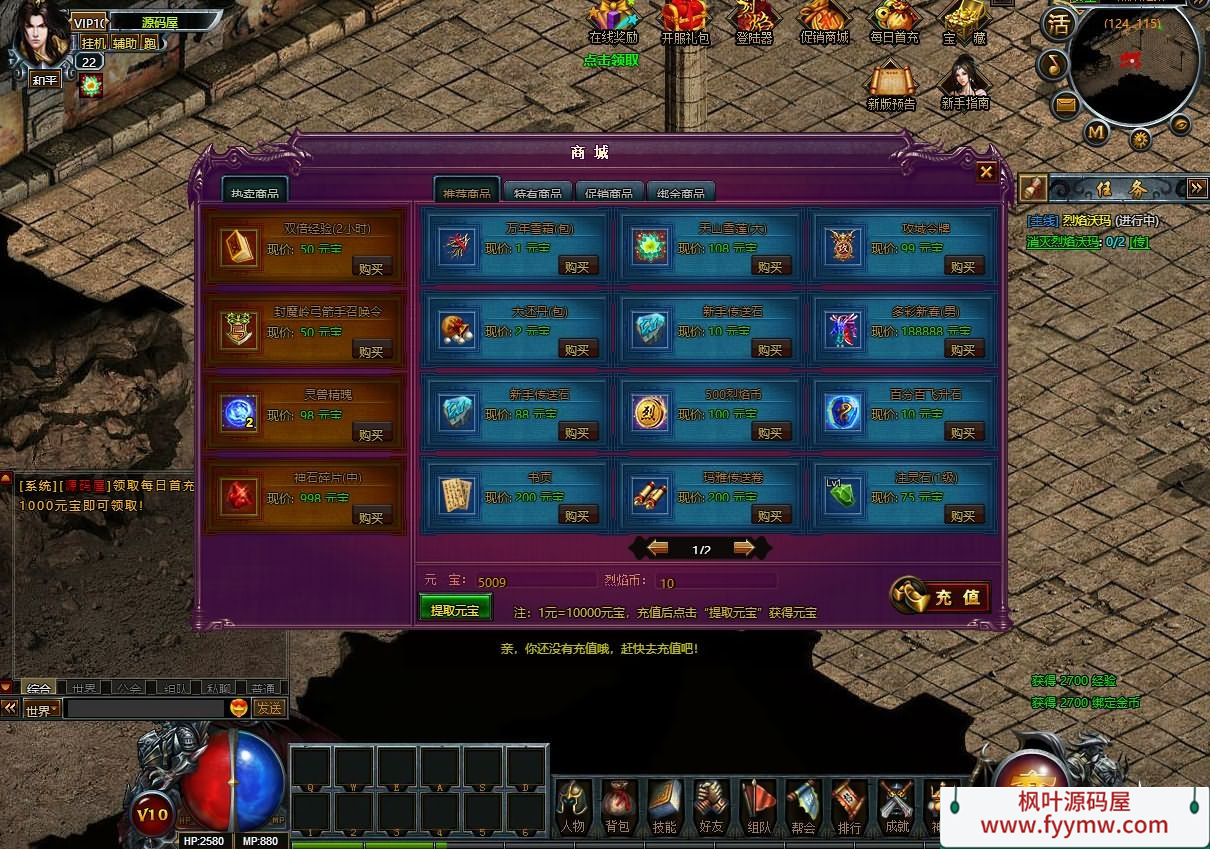1210x849 pixels.
Task: Open the 背包 bag from bottom bar
Action: 618,806
